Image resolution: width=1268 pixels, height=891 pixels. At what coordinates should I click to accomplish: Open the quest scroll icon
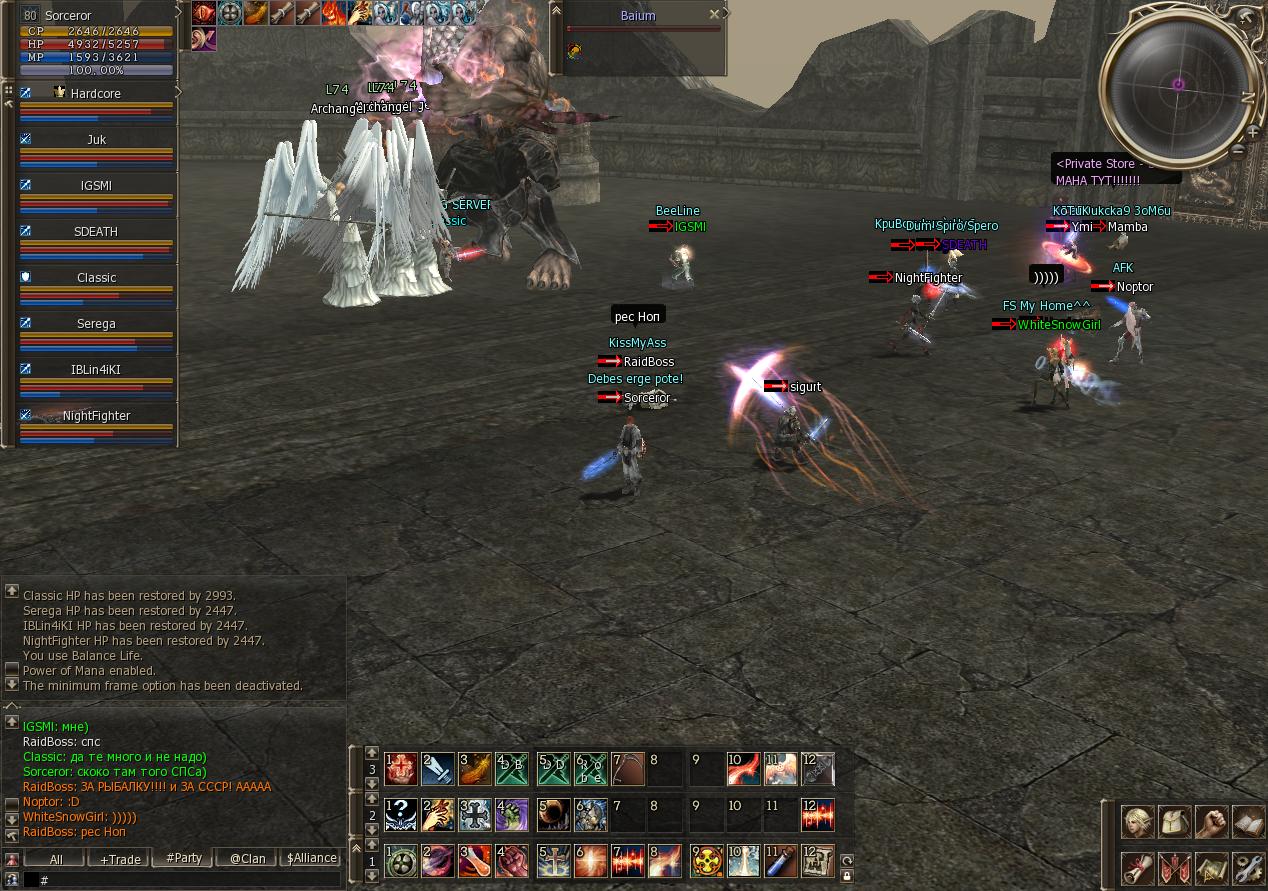pos(1137,868)
